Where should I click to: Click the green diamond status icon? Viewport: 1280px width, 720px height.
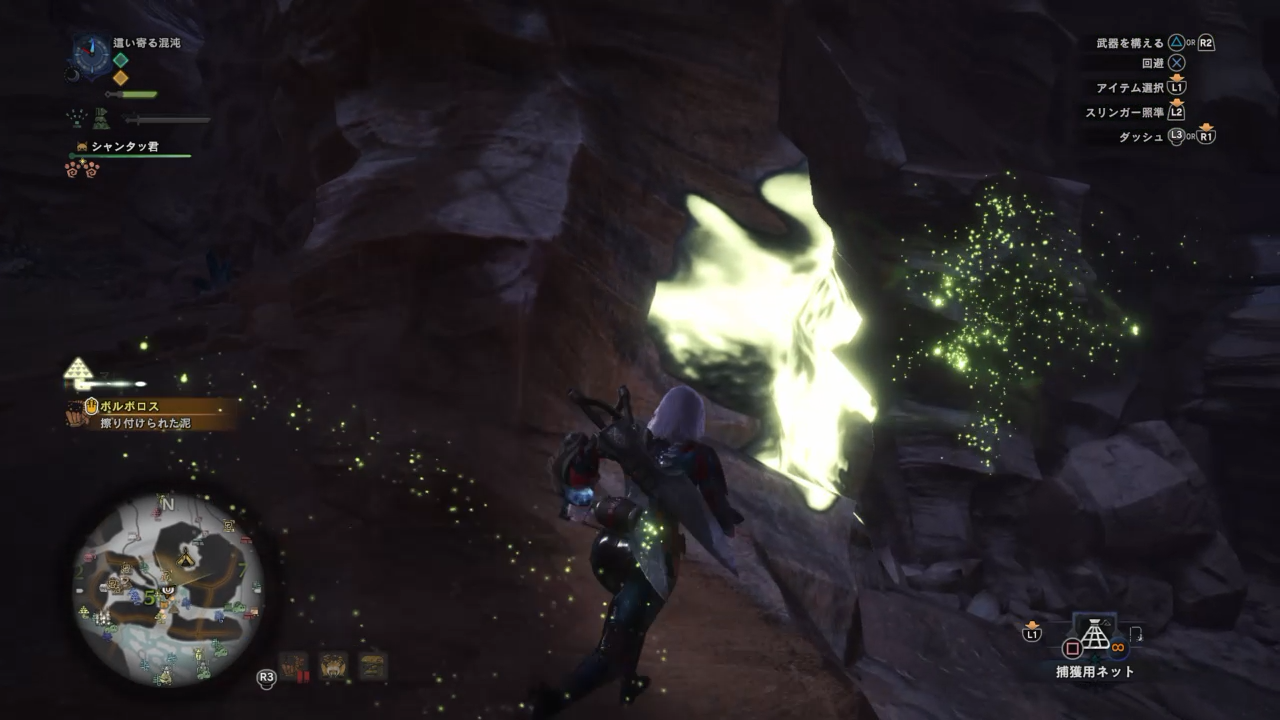pos(120,60)
